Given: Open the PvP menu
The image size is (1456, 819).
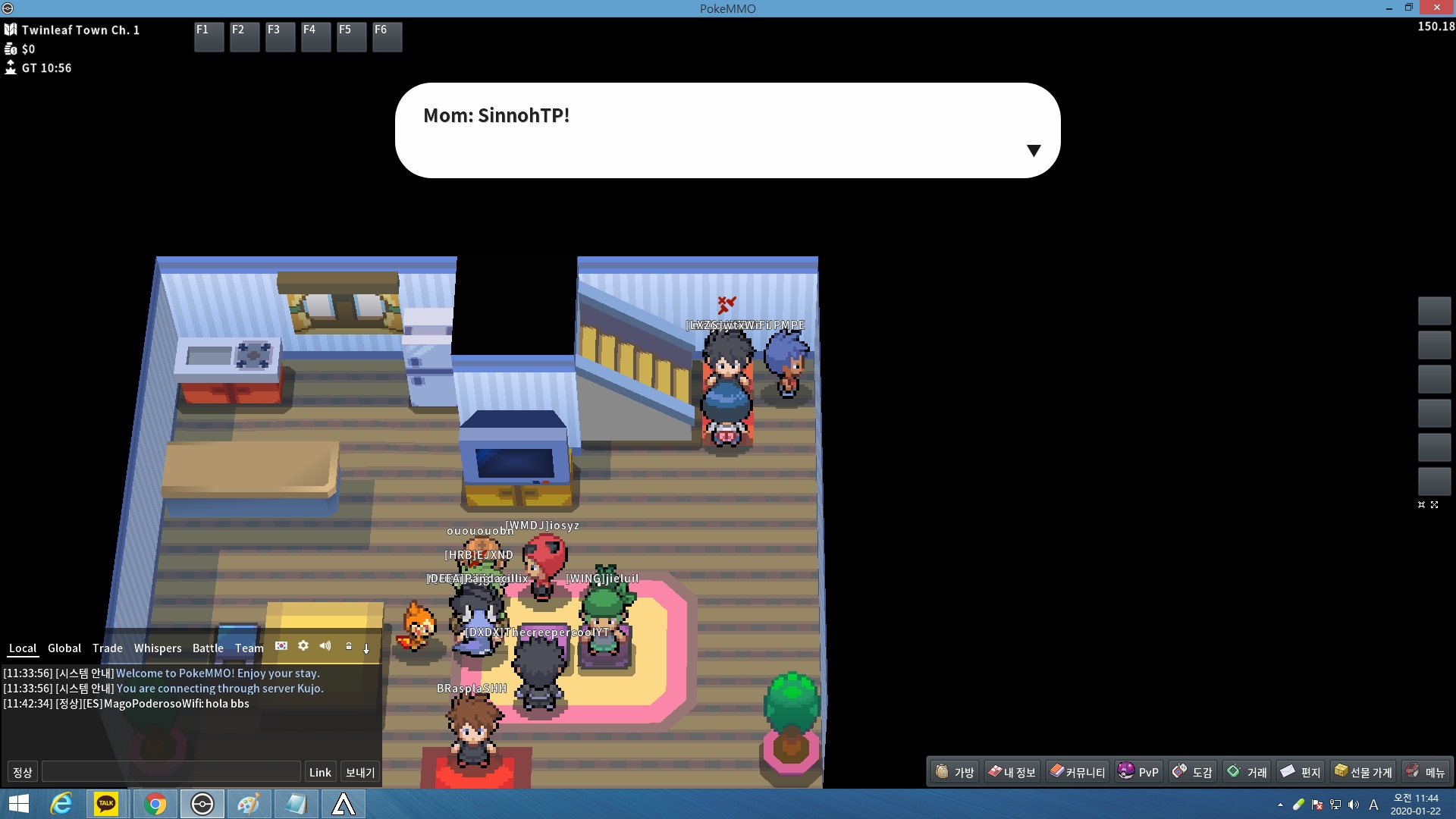Looking at the screenshot, I should pos(1138,772).
